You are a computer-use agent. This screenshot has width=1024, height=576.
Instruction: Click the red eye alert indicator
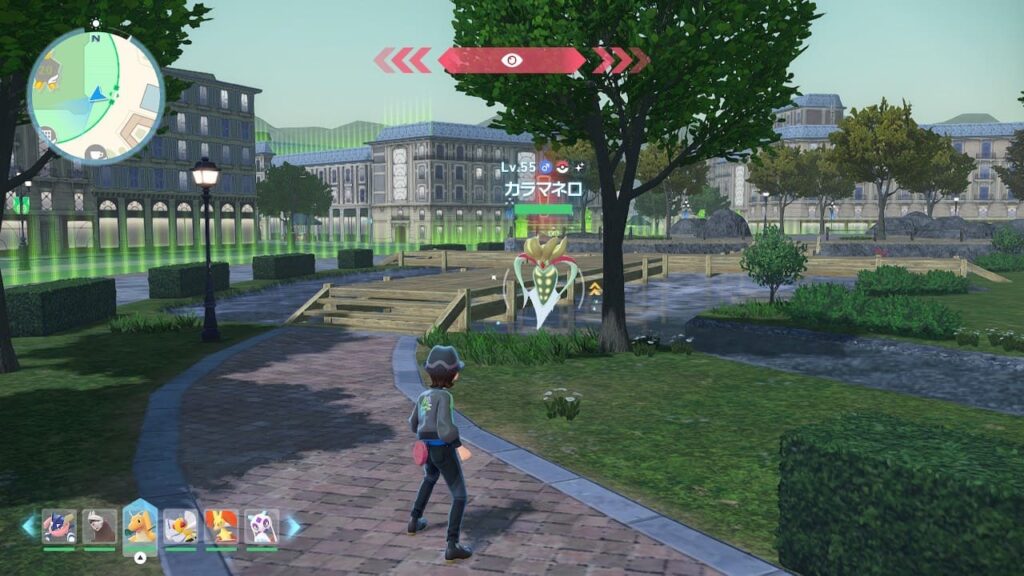point(512,60)
